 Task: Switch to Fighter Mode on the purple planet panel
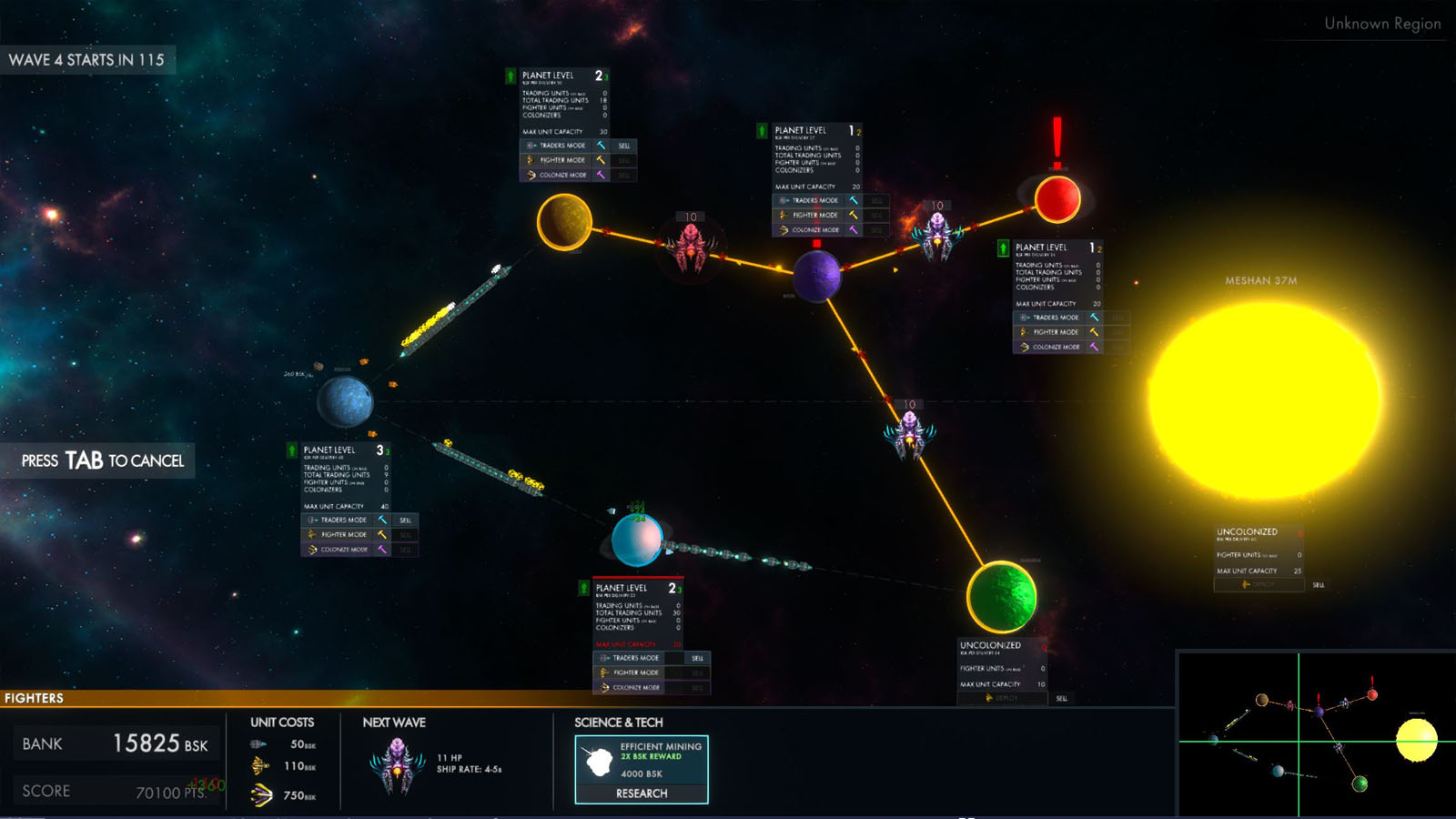click(810, 216)
